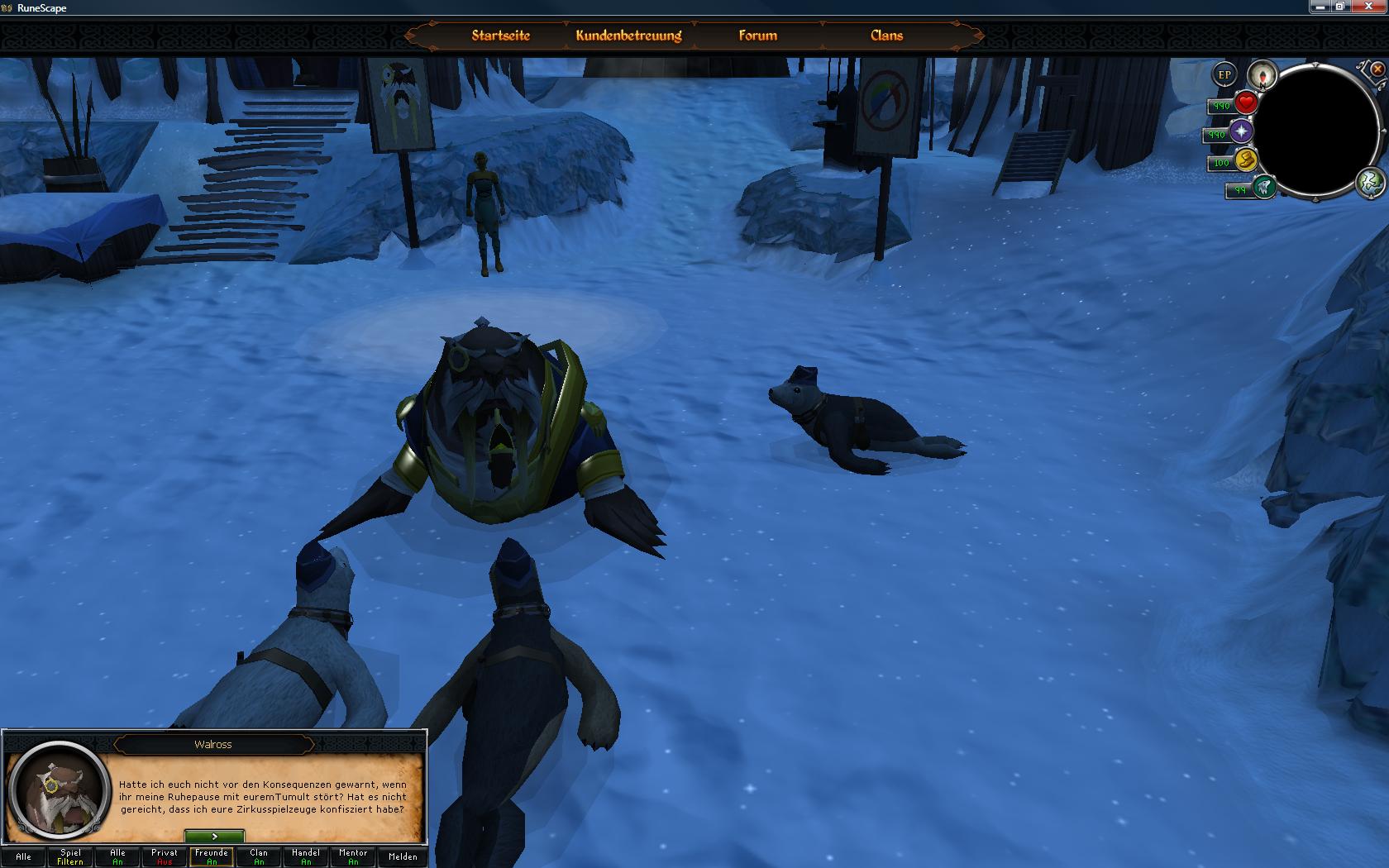Click the green wolf summoning orb
The height and width of the screenshot is (868, 1389).
tap(1263, 188)
